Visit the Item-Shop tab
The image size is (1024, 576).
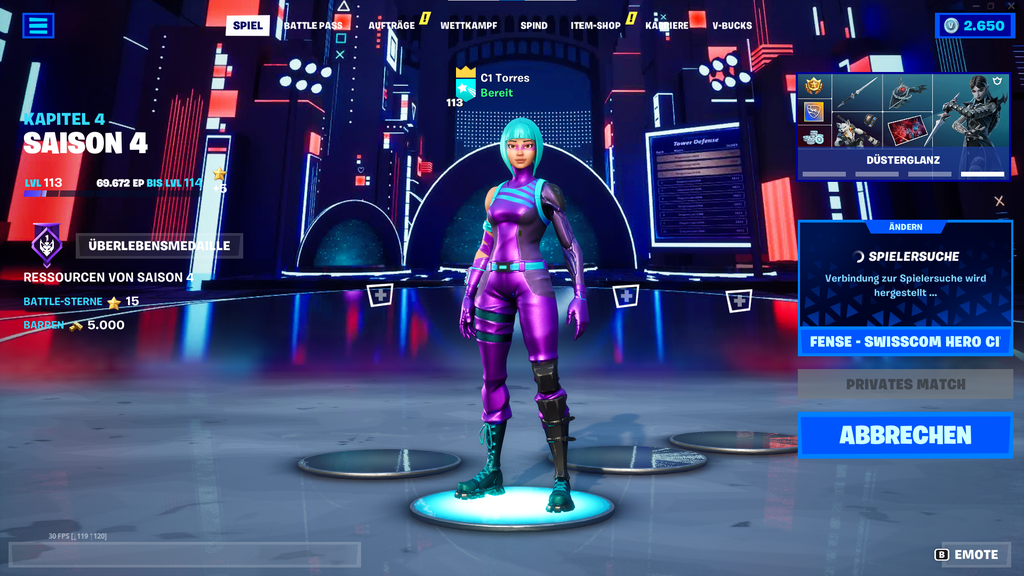595,25
